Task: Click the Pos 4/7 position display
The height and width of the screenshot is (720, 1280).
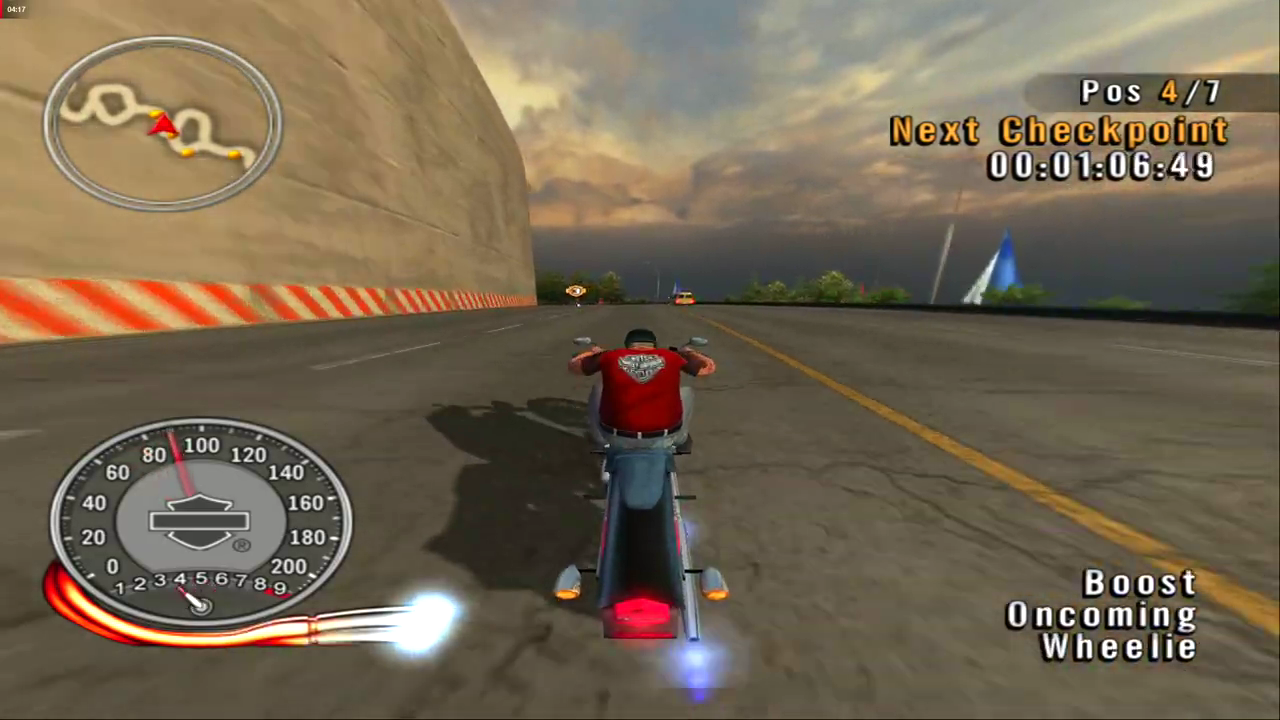Action: click(1148, 92)
